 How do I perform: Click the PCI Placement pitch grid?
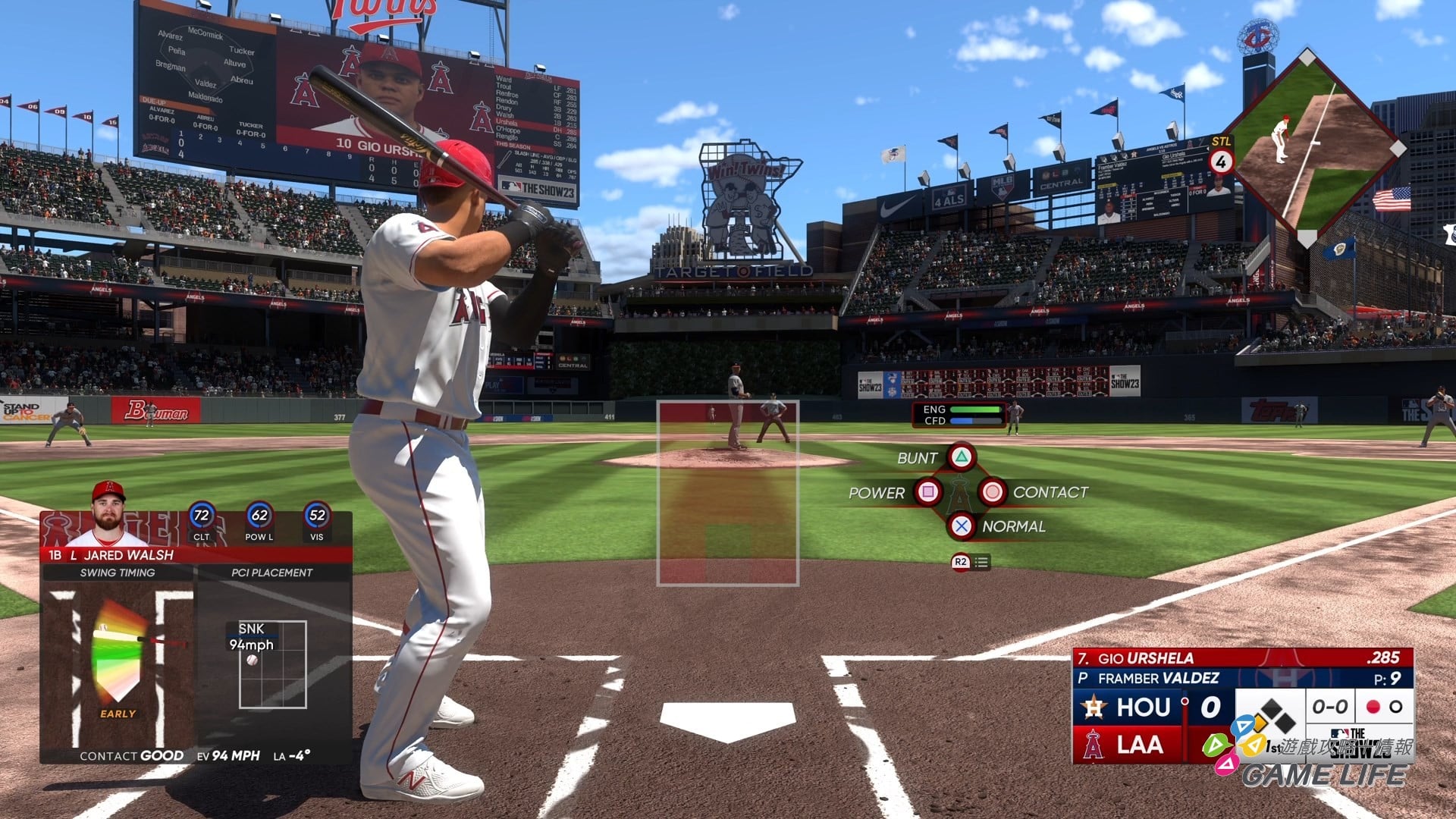pos(272,664)
